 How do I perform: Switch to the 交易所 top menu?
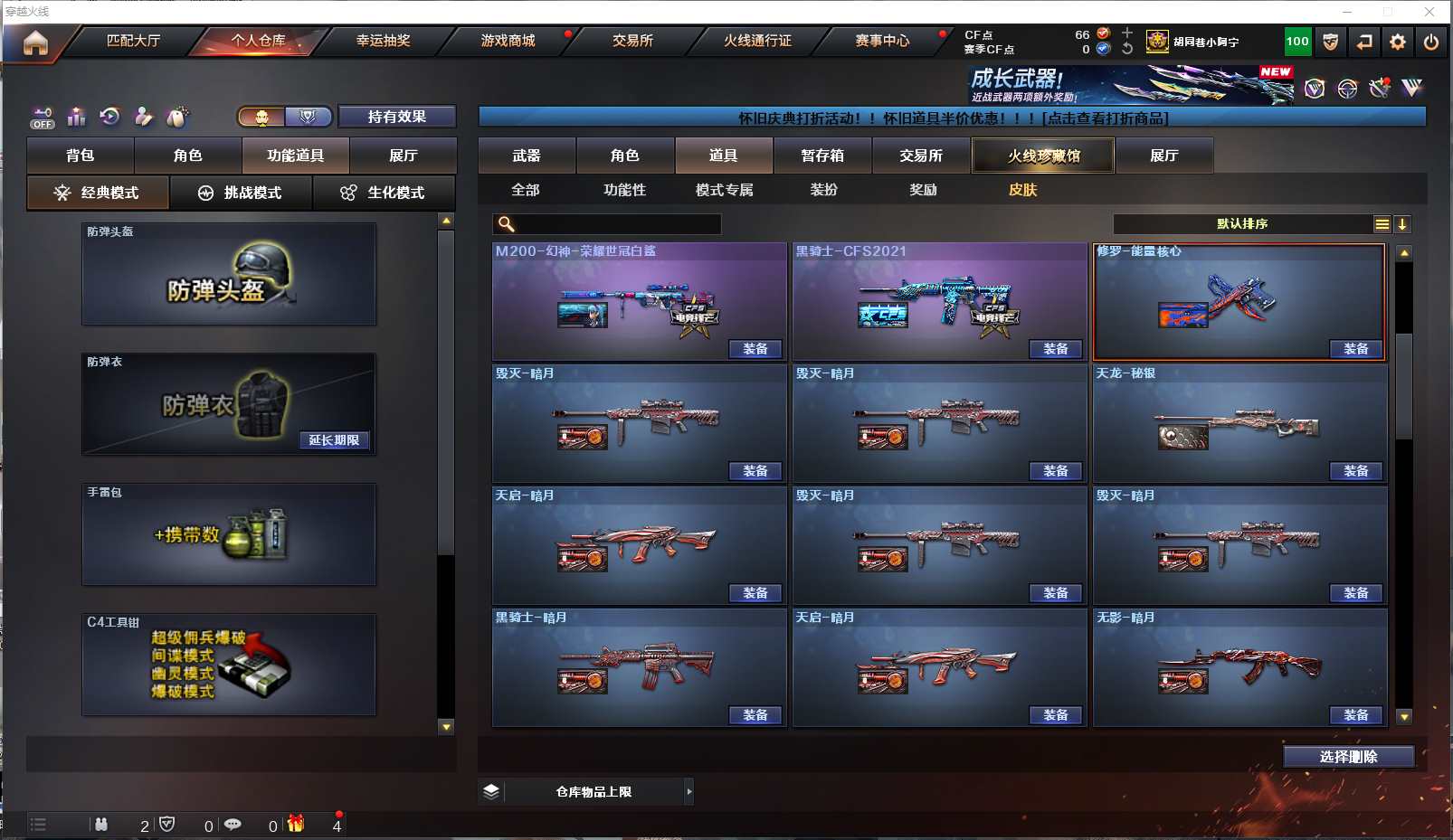click(x=632, y=41)
